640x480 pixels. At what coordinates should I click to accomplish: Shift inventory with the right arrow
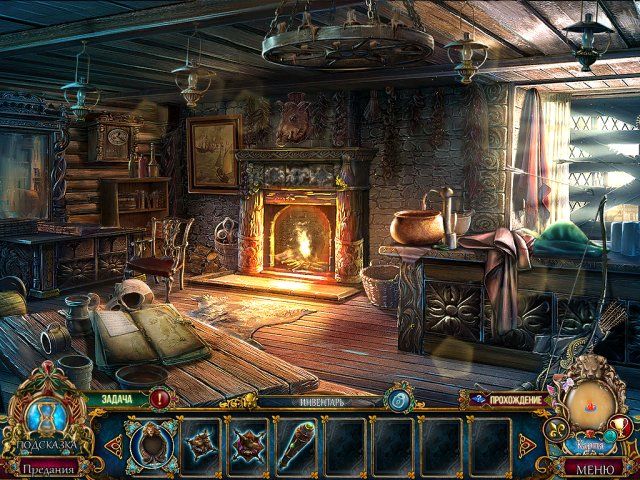click(527, 442)
